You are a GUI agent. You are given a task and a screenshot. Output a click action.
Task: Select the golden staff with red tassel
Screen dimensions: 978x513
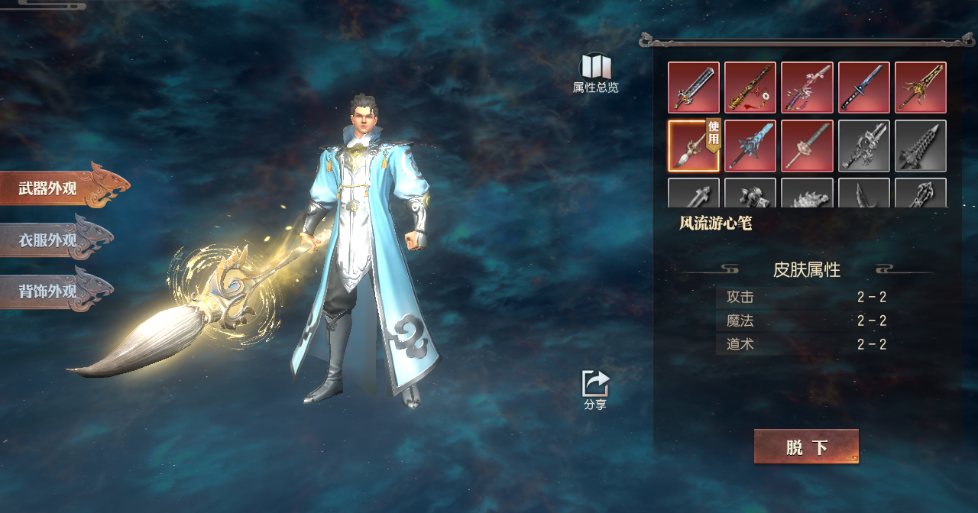click(750, 88)
